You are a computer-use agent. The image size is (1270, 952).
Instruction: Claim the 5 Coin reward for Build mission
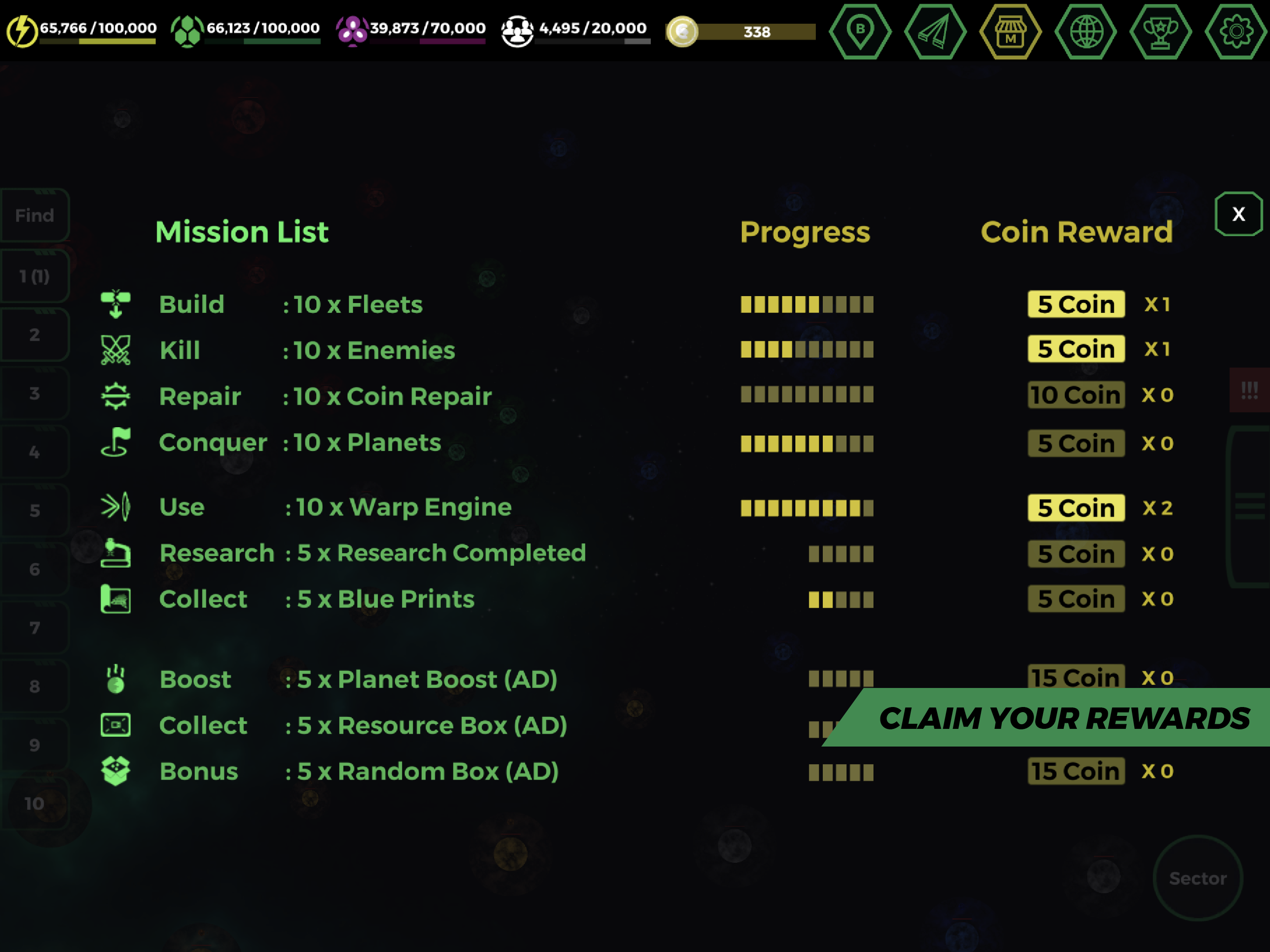coord(1076,304)
